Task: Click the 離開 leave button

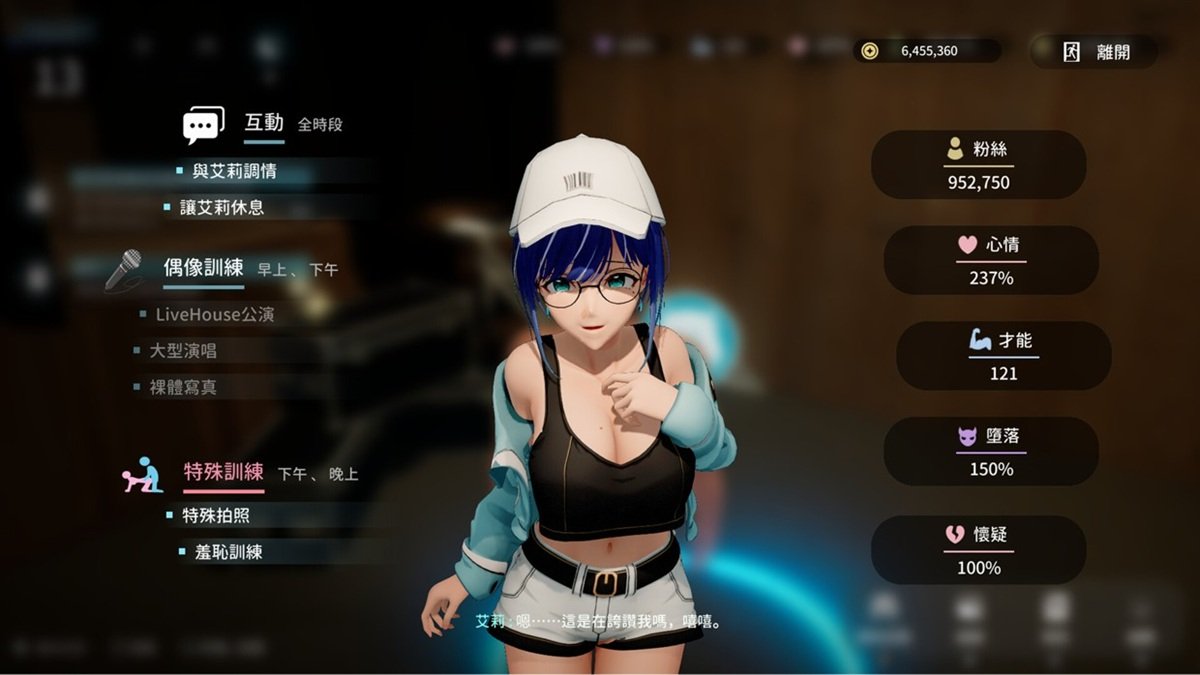Action: point(1096,52)
